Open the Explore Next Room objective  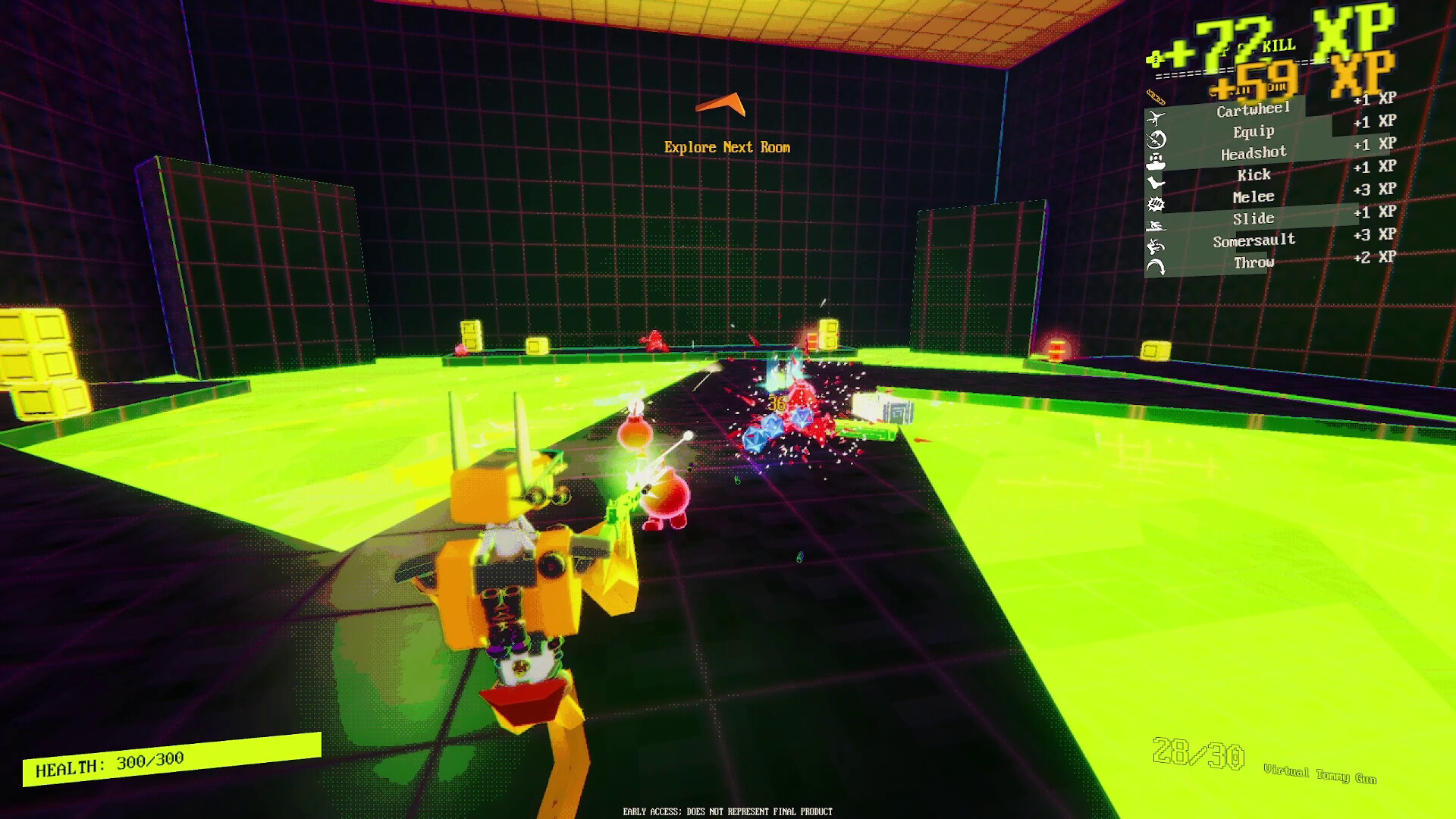pyautogui.click(x=728, y=147)
